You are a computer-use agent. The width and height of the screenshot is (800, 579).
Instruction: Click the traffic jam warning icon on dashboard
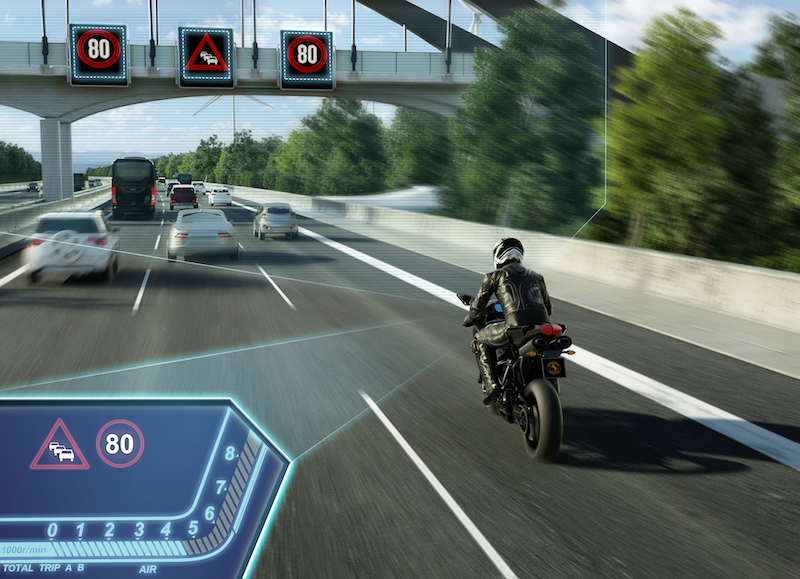[59, 447]
